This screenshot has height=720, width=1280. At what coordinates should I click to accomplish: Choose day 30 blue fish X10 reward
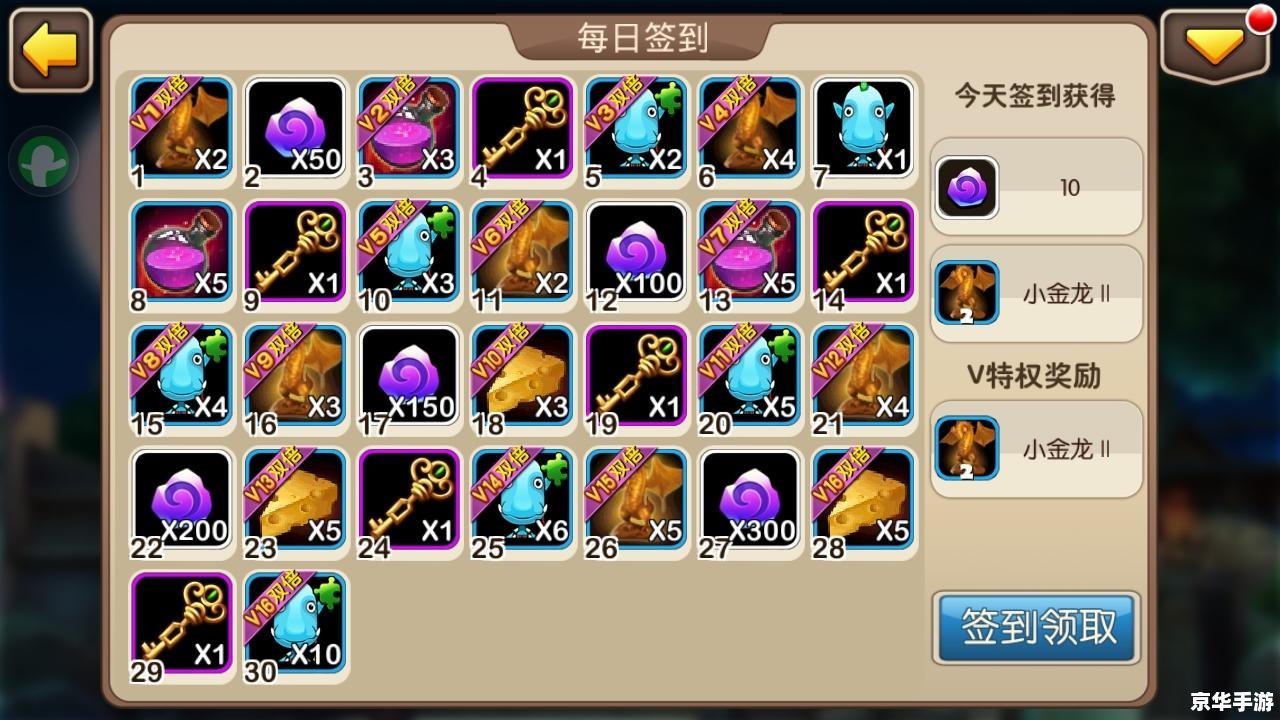click(296, 624)
